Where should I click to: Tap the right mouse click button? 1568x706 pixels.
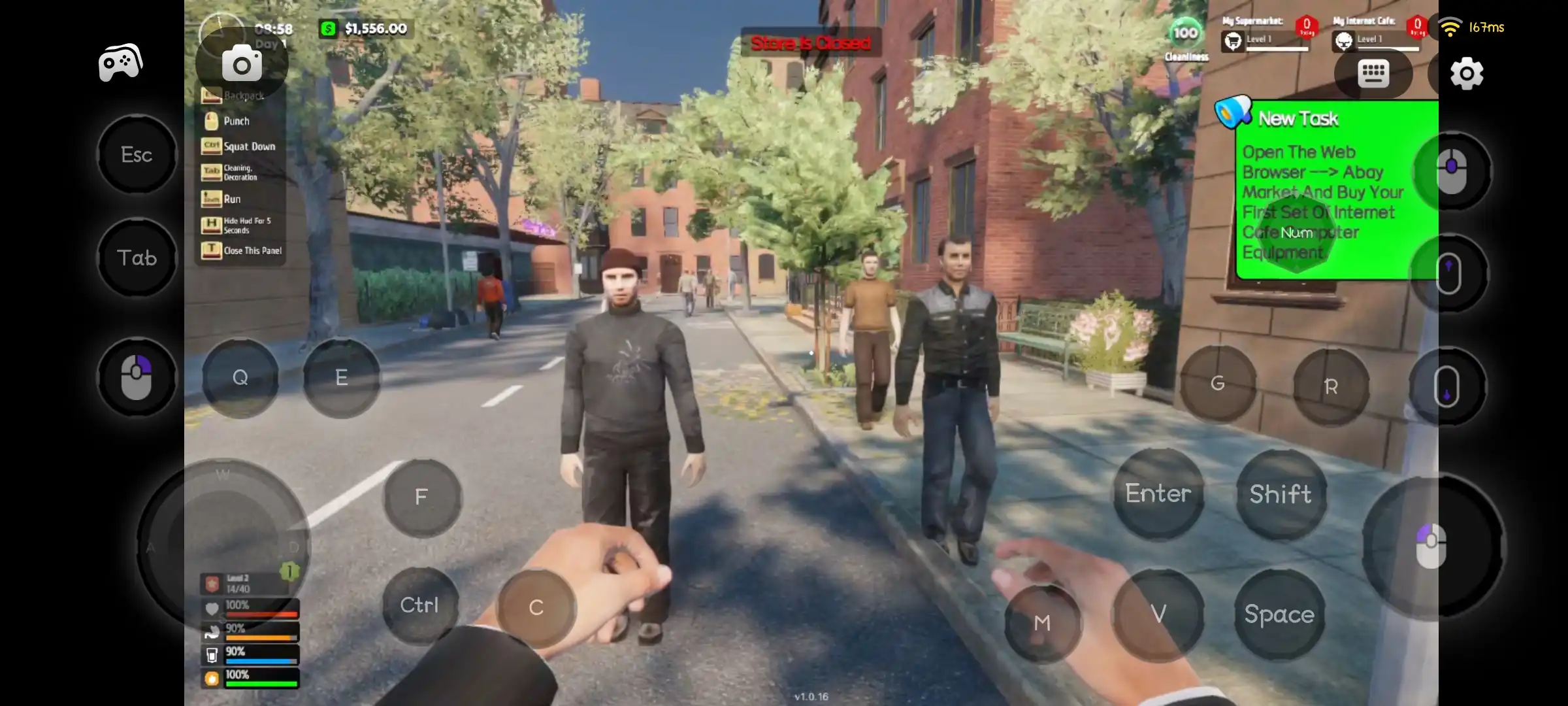click(x=137, y=377)
